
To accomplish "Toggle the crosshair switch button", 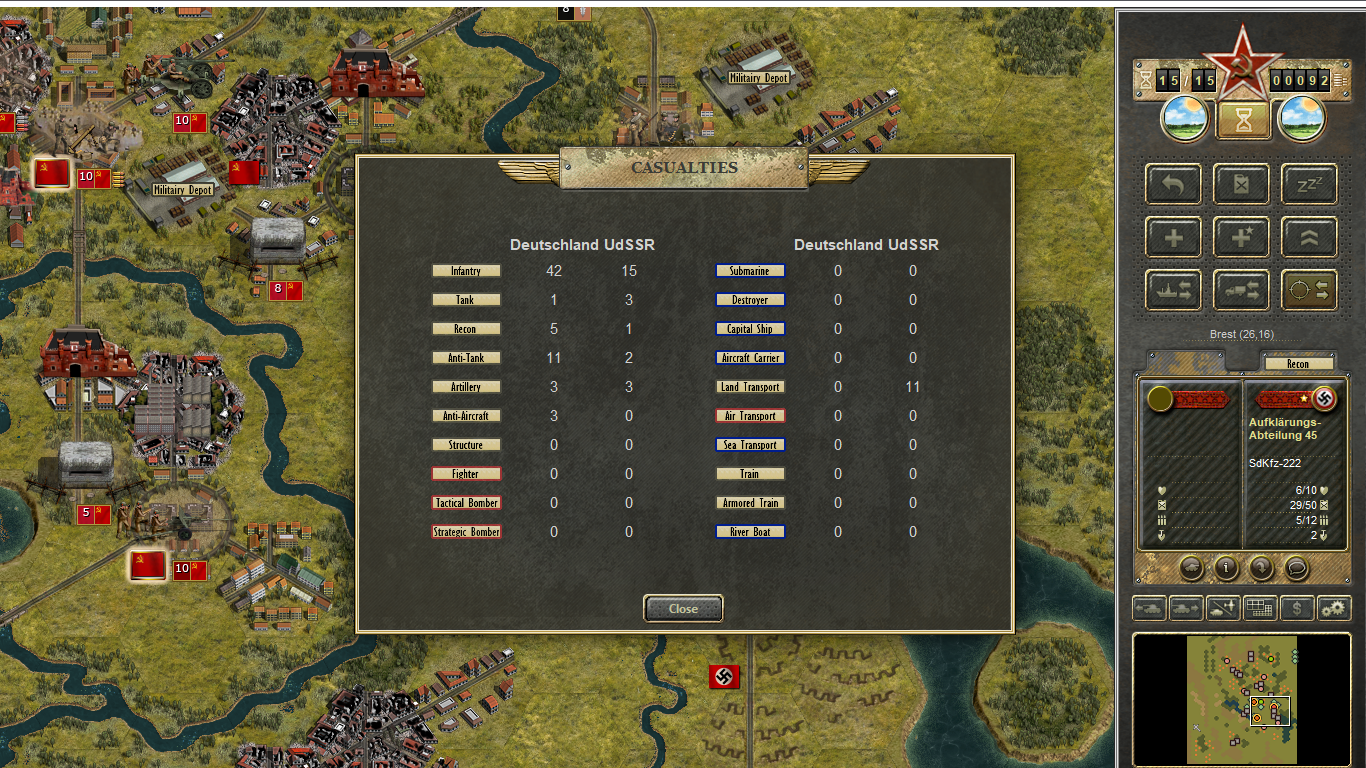I will [x=1309, y=290].
